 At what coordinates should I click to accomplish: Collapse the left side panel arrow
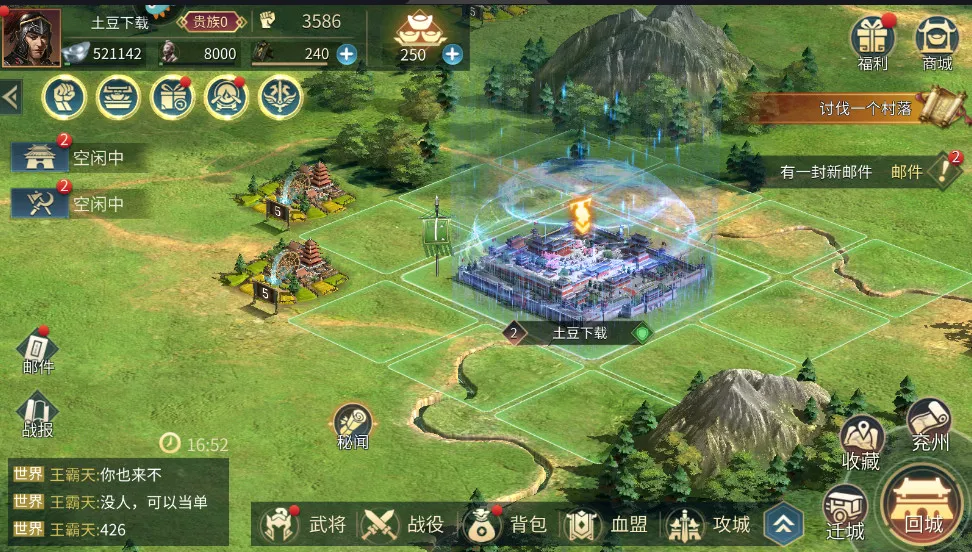(11, 97)
